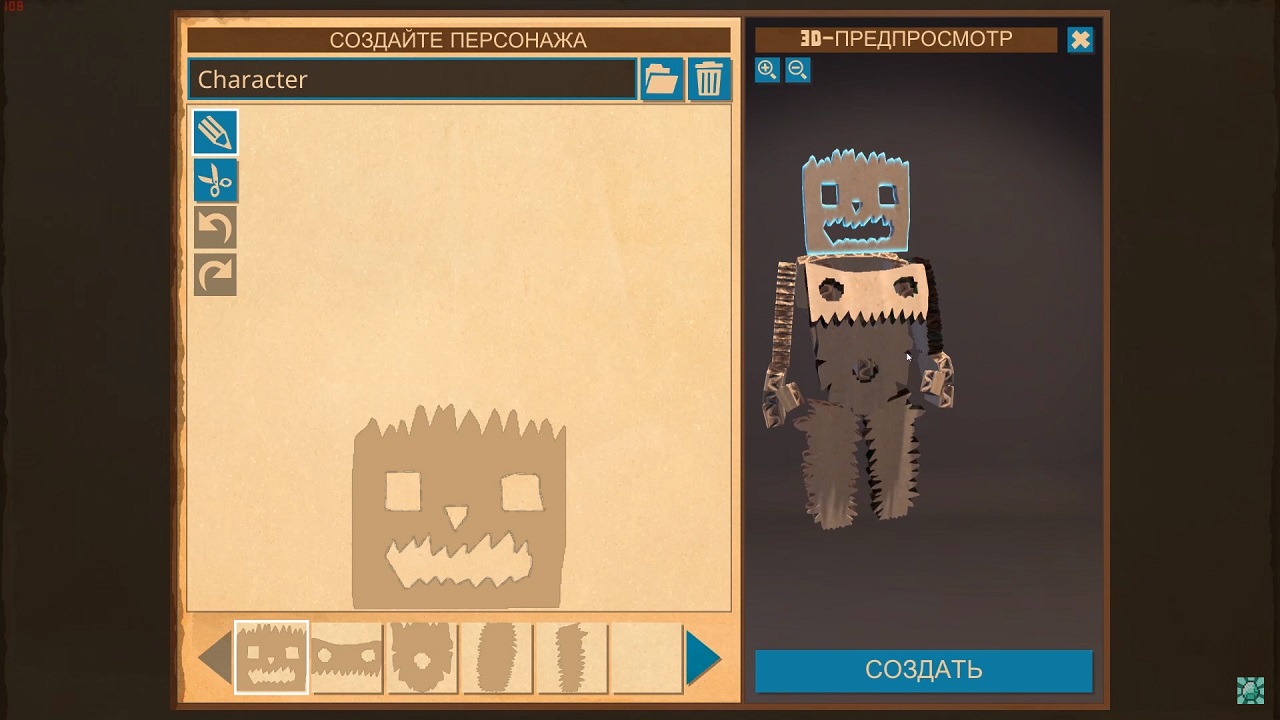Show next parts with the blue right arrow
The height and width of the screenshot is (720, 1280).
click(704, 658)
